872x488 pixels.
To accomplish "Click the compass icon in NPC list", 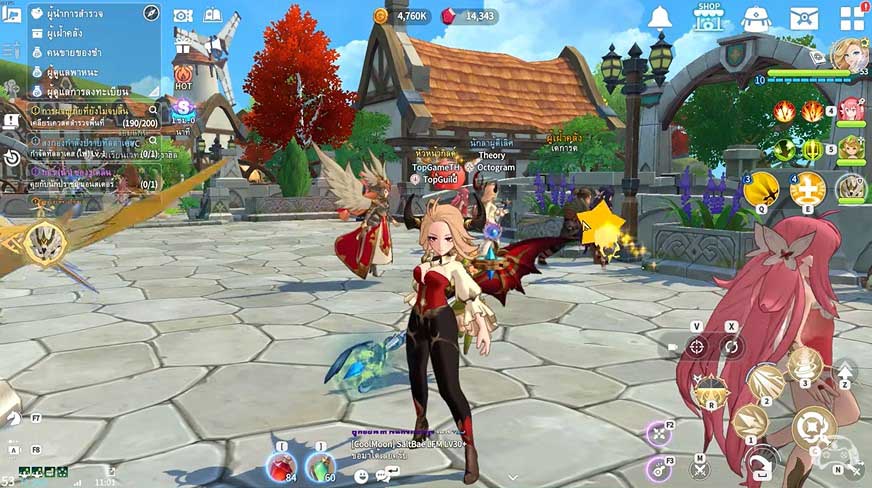I will (x=151, y=13).
